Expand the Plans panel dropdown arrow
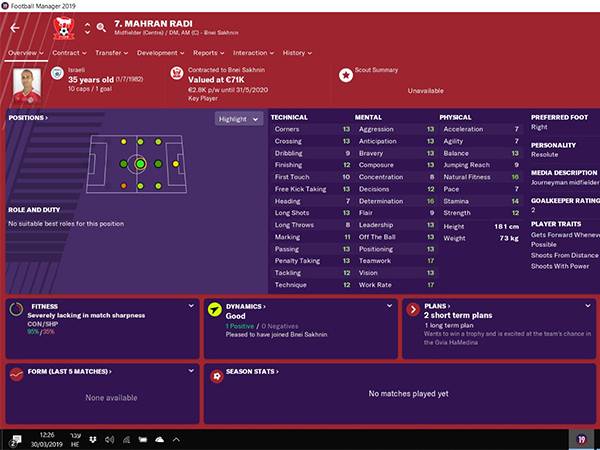The width and height of the screenshot is (600, 450). [x=588, y=307]
